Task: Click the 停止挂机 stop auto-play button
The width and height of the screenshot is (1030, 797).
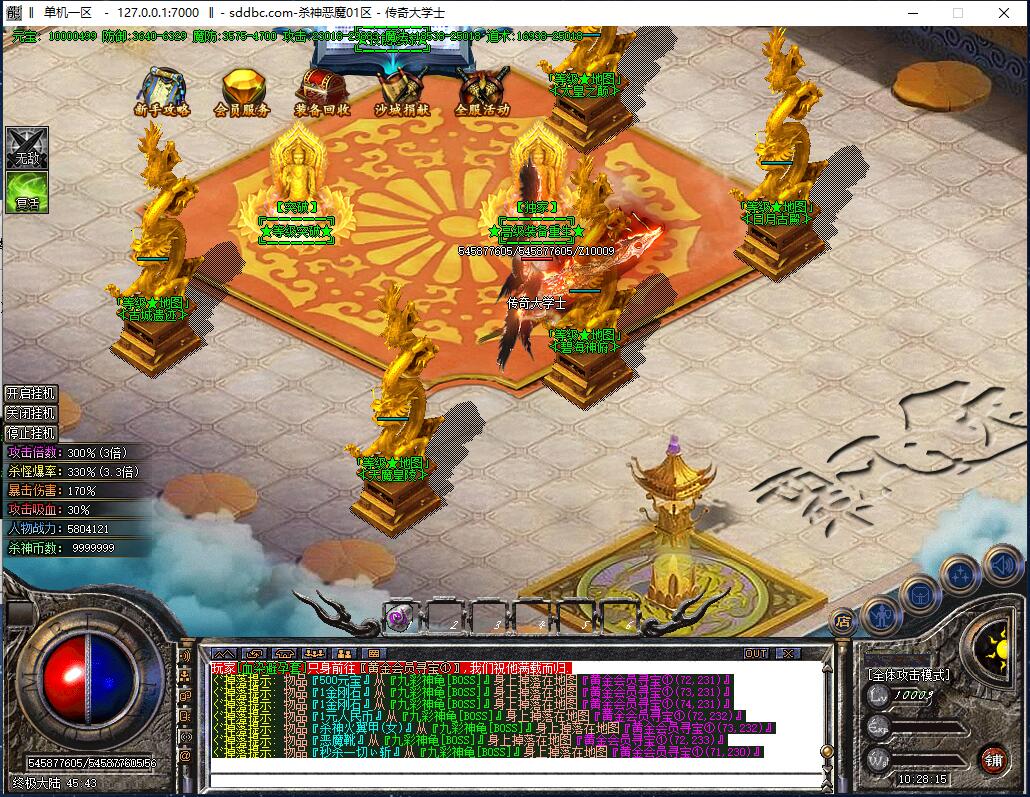Action: pos(31,433)
